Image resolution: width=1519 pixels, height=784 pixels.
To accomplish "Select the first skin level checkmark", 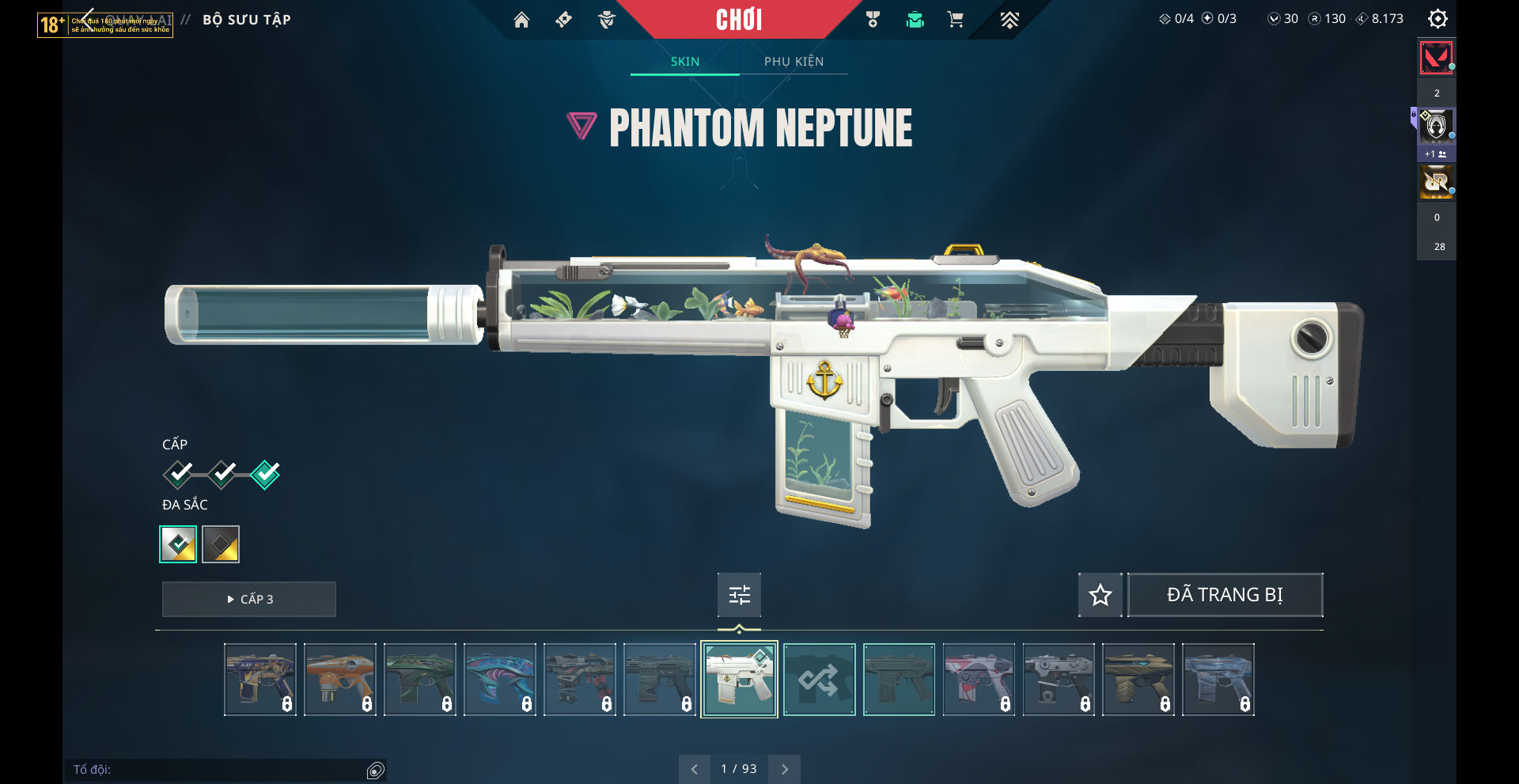I will click(x=179, y=474).
